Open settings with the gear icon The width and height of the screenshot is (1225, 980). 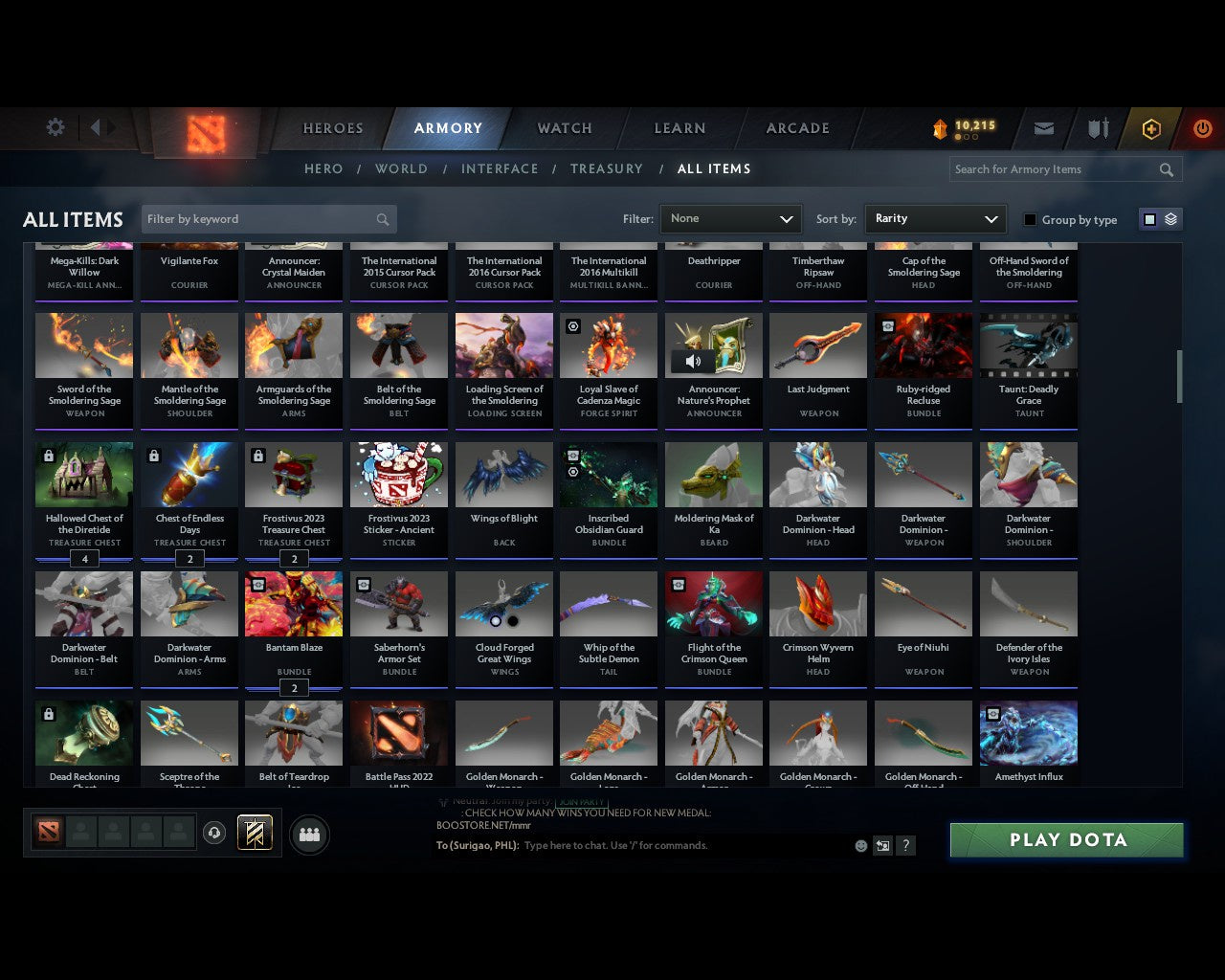pos(55,126)
